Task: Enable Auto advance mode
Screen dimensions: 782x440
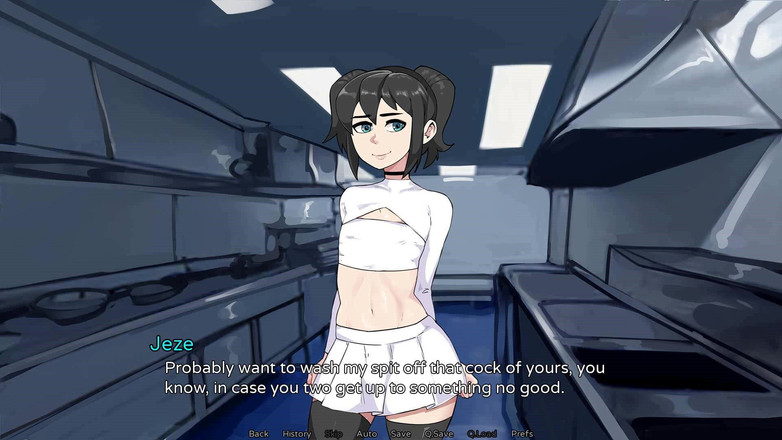Action: tap(367, 434)
